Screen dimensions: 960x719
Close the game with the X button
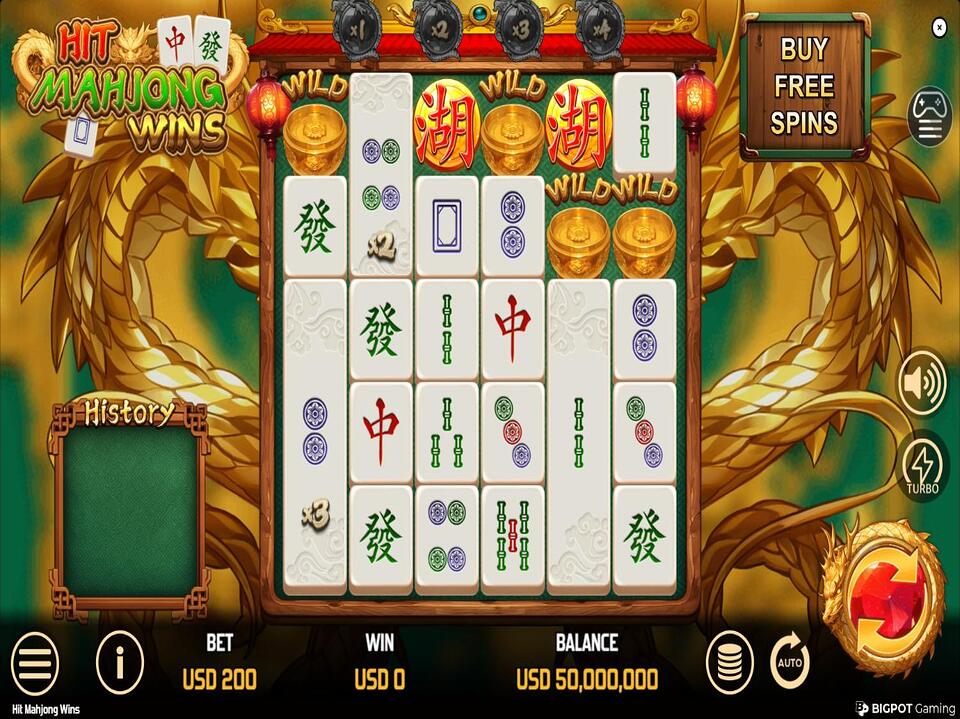[x=939, y=29]
